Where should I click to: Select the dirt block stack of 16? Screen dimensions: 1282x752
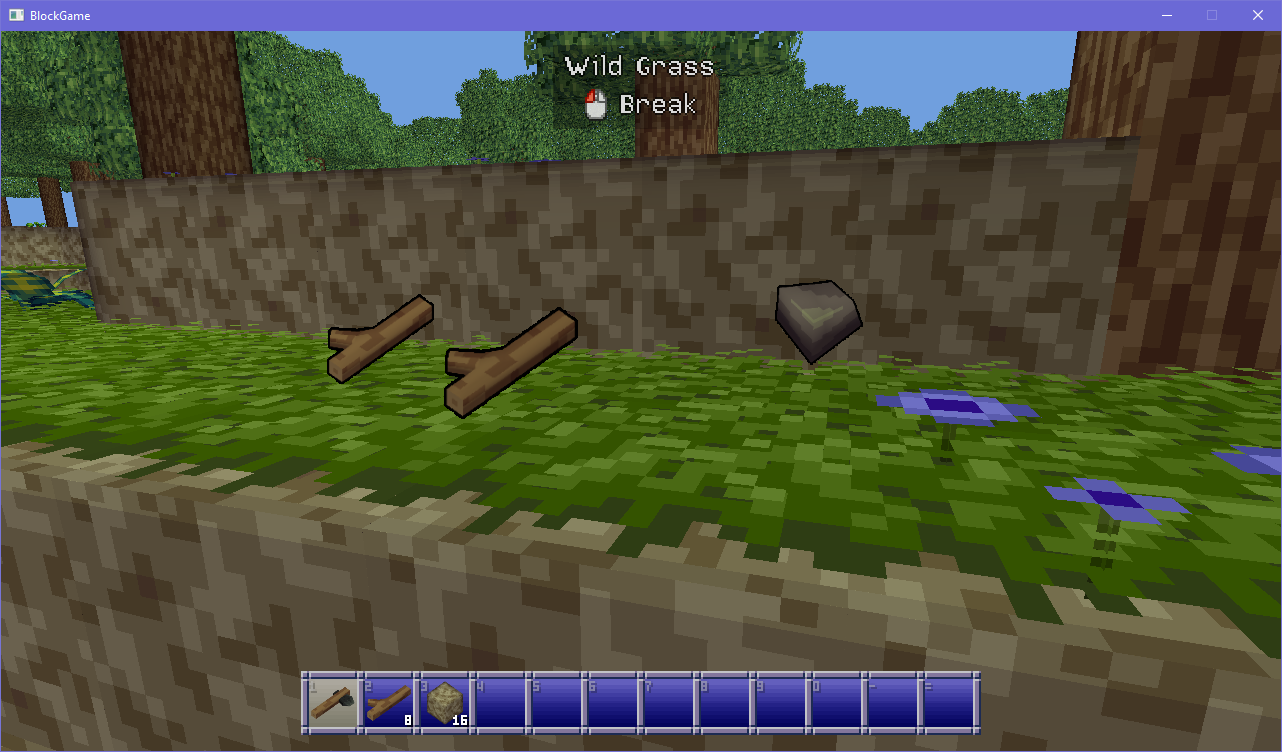(444, 702)
